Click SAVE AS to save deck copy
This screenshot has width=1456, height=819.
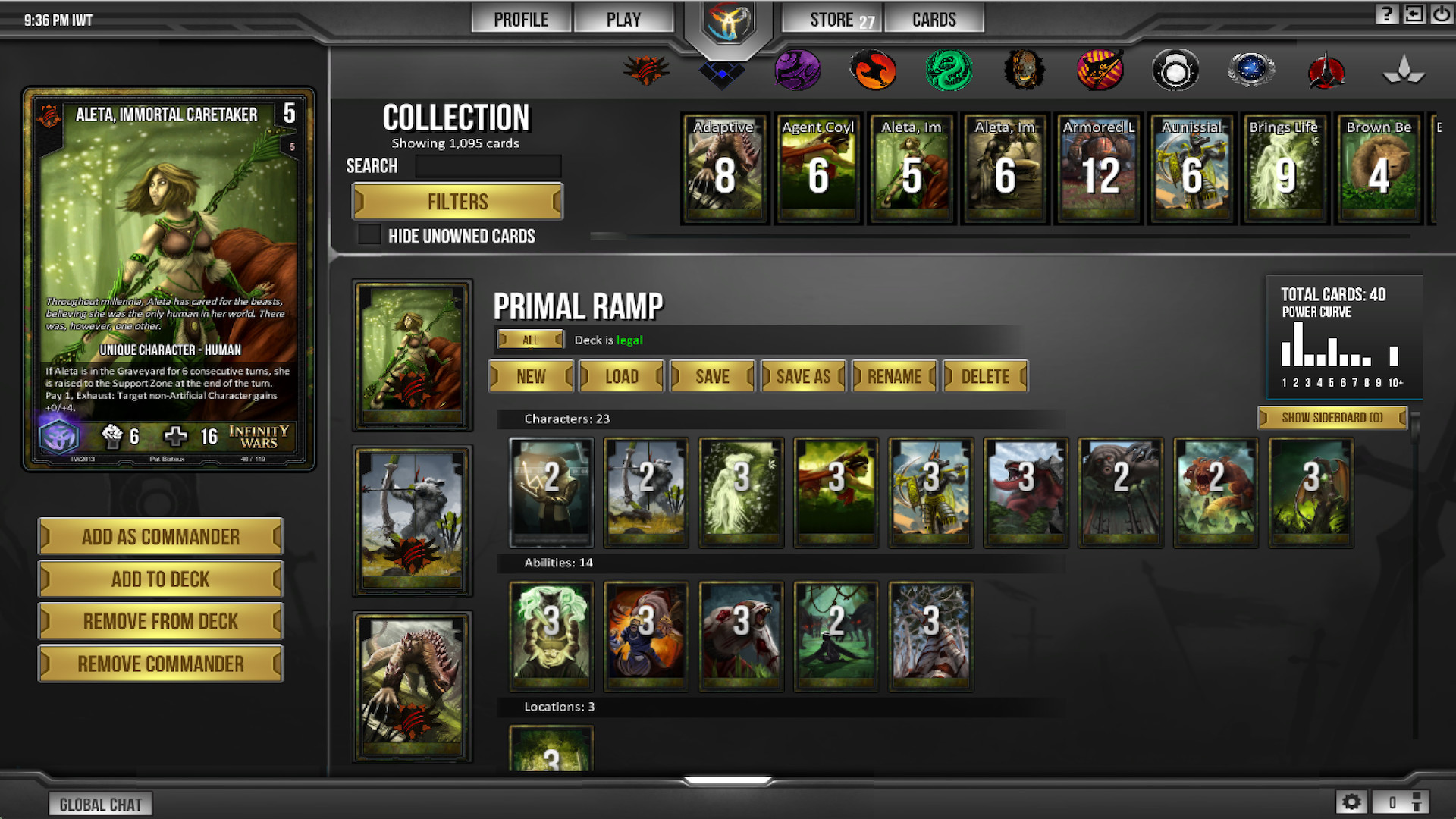pos(802,375)
